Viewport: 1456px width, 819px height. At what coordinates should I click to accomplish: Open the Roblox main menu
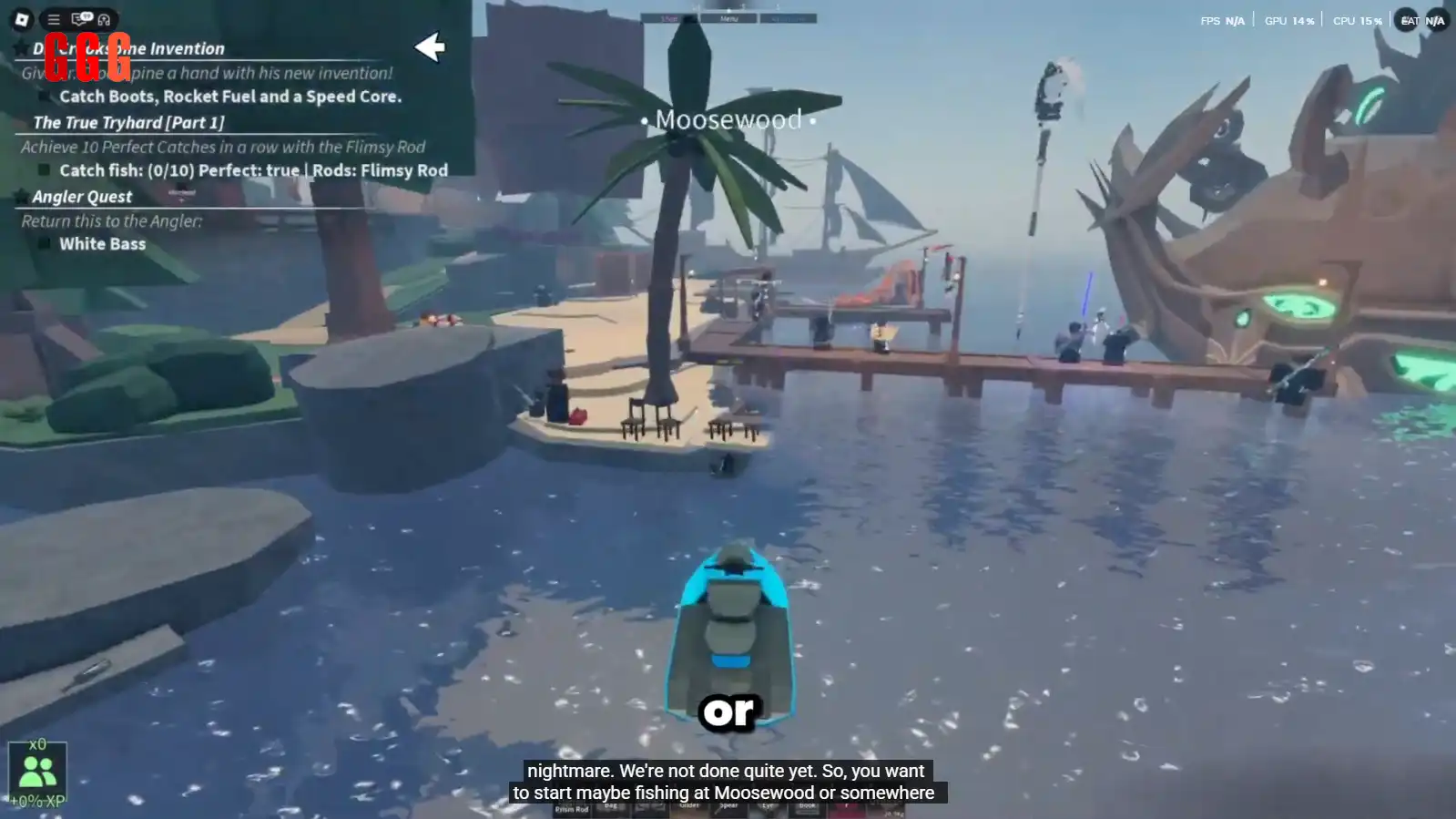[22, 19]
